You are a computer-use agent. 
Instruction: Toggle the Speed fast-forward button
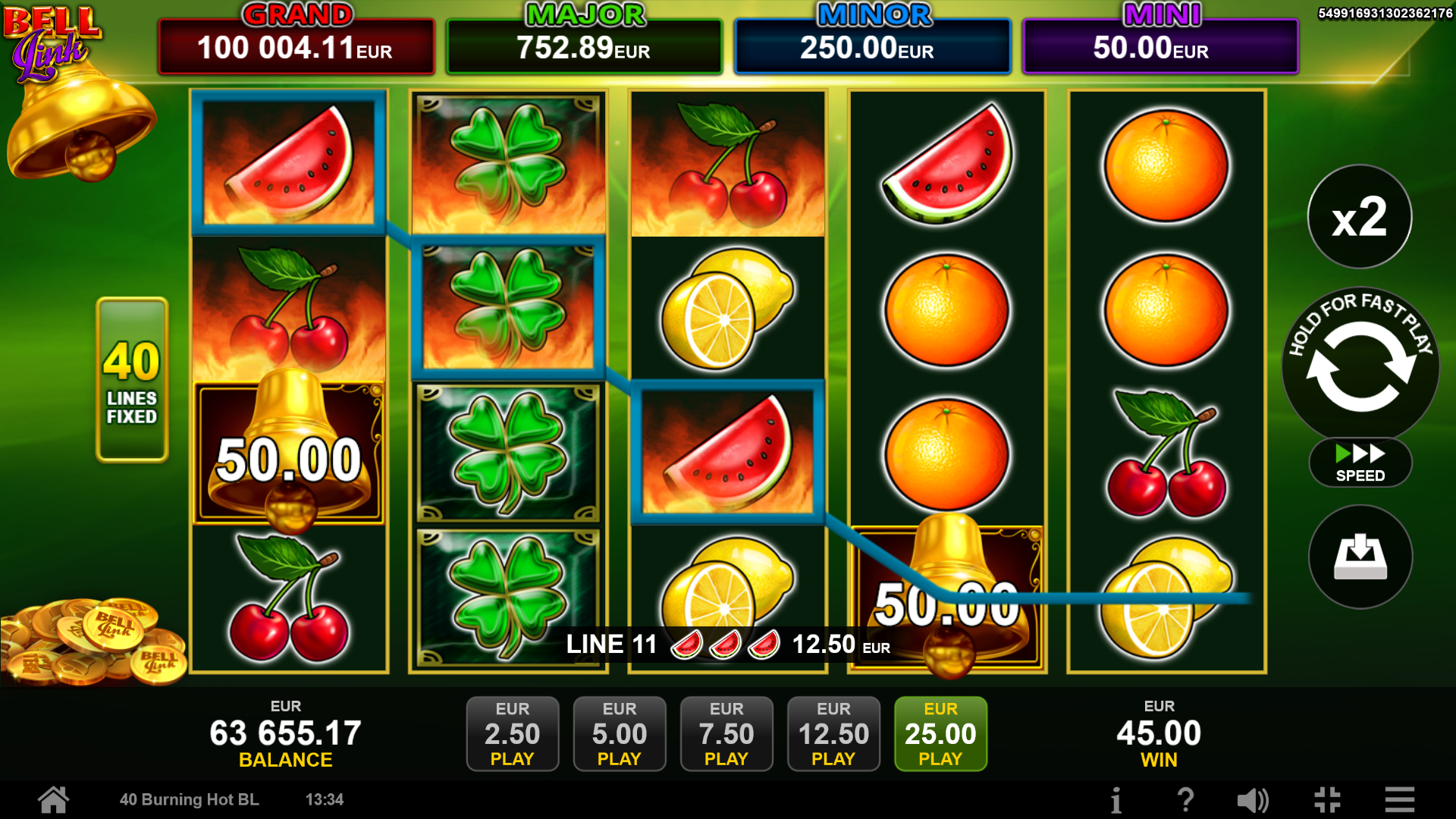click(x=1360, y=463)
